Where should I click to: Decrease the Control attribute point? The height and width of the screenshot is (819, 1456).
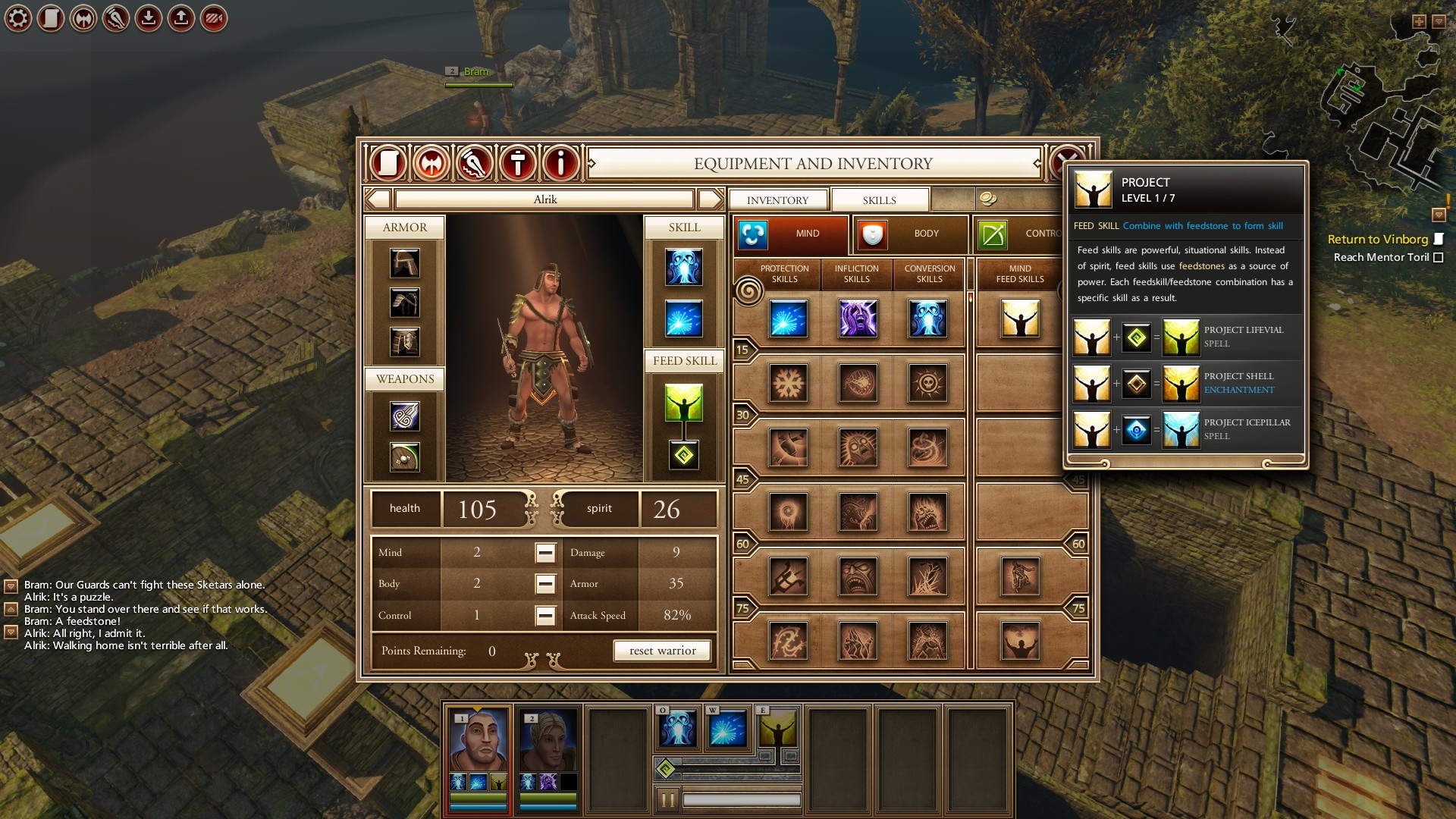[x=545, y=615]
